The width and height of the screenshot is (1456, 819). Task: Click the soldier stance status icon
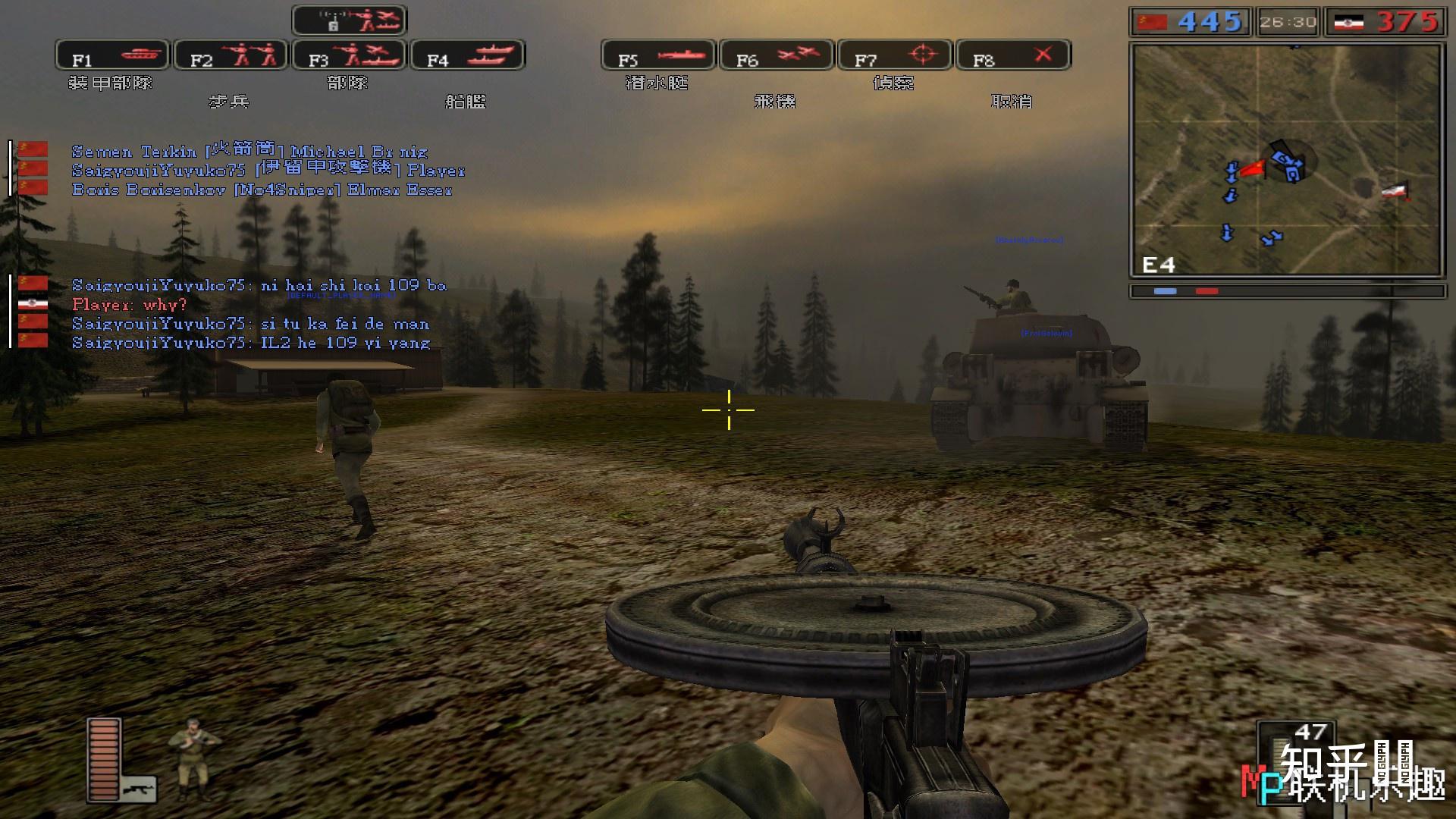[193, 758]
